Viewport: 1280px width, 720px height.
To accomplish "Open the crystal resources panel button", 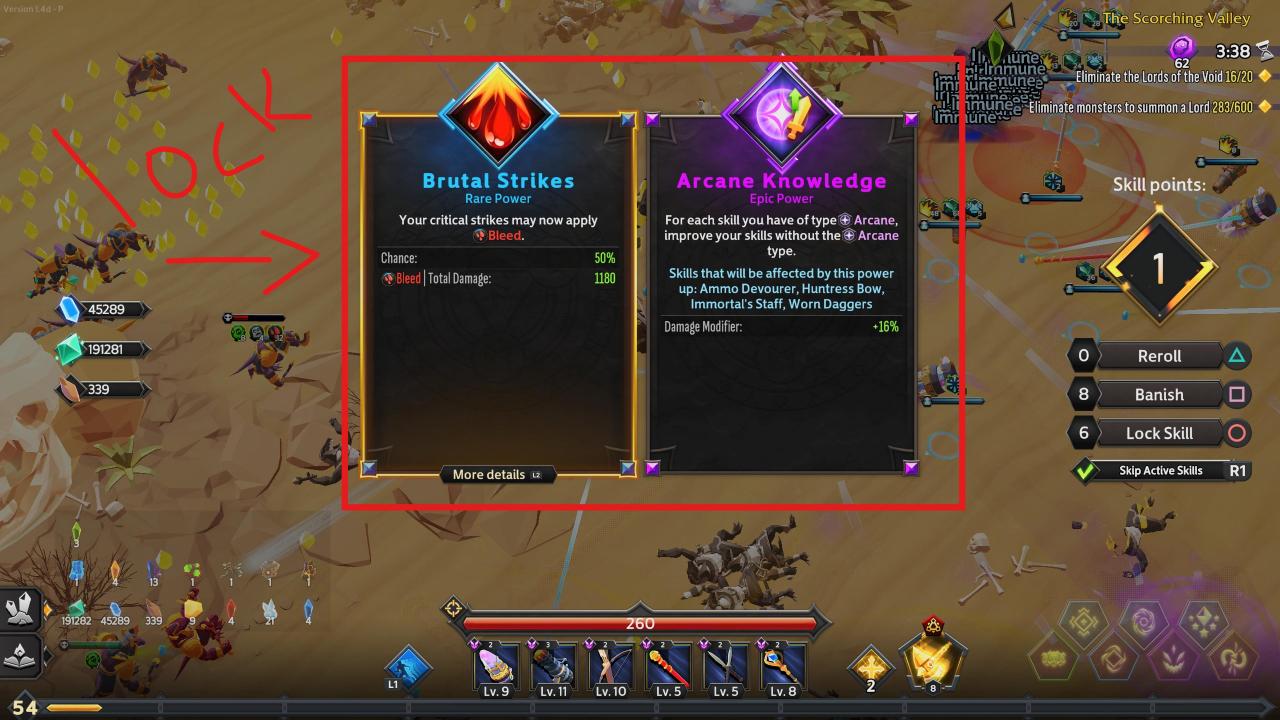I will tap(22, 608).
